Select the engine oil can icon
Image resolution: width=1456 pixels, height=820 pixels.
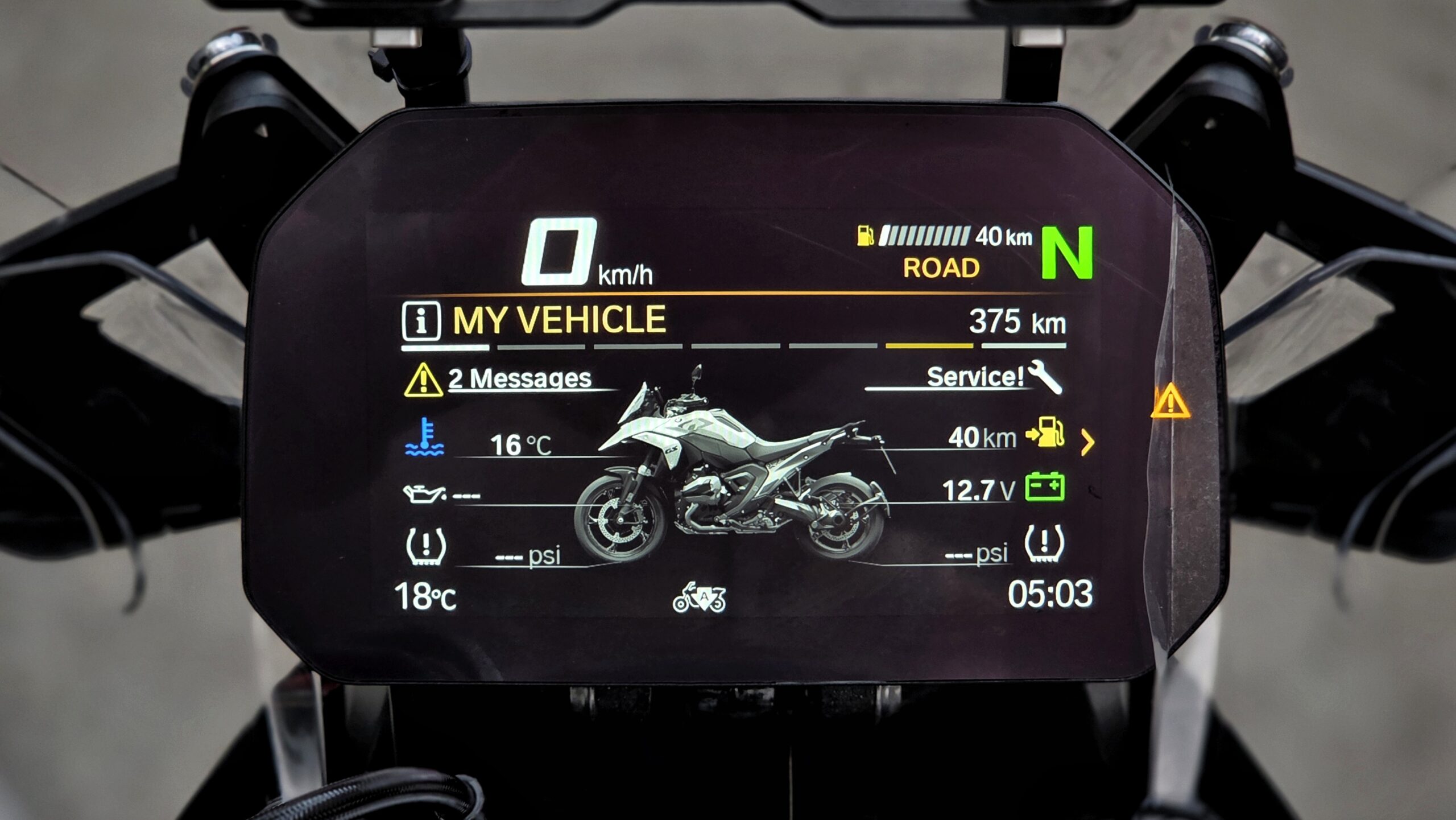click(424, 494)
